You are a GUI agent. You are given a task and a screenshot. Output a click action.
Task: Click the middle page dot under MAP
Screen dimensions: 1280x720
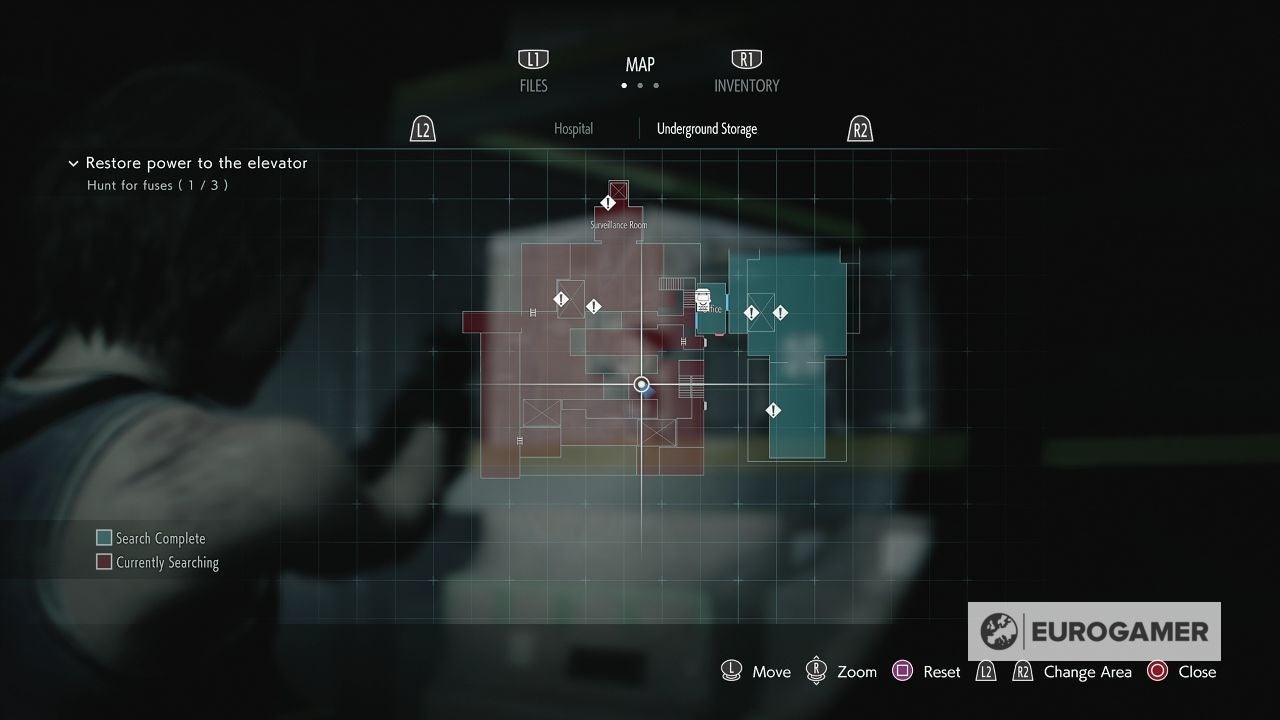pyautogui.click(x=639, y=86)
